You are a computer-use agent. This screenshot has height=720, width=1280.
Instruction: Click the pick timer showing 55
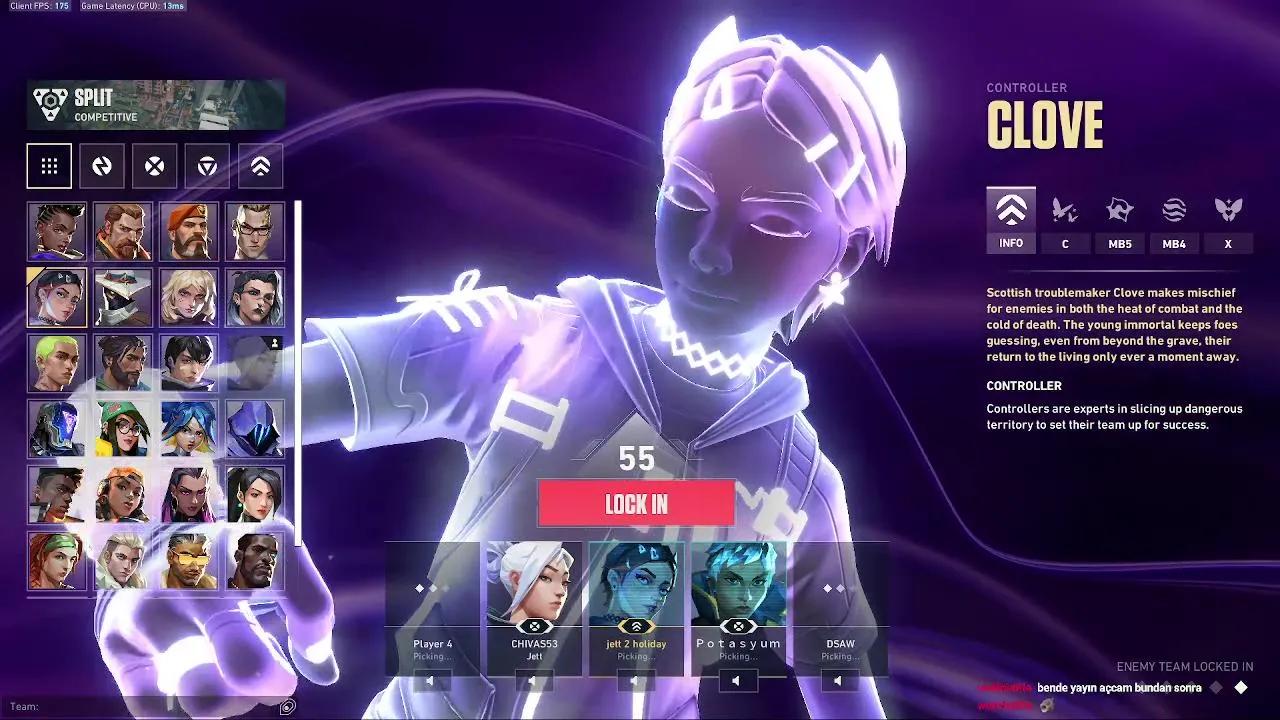[x=638, y=459]
